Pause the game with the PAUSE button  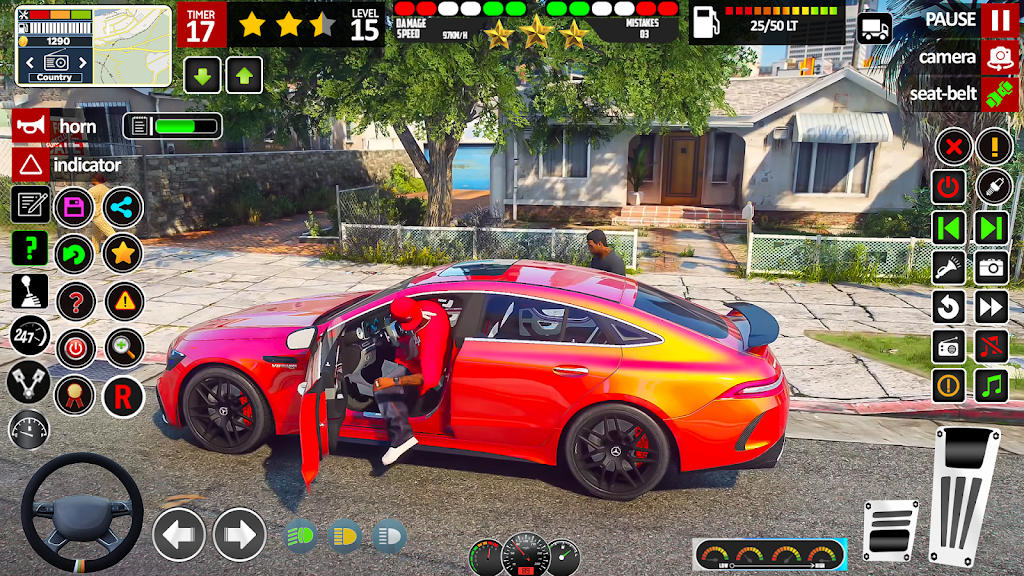999,20
